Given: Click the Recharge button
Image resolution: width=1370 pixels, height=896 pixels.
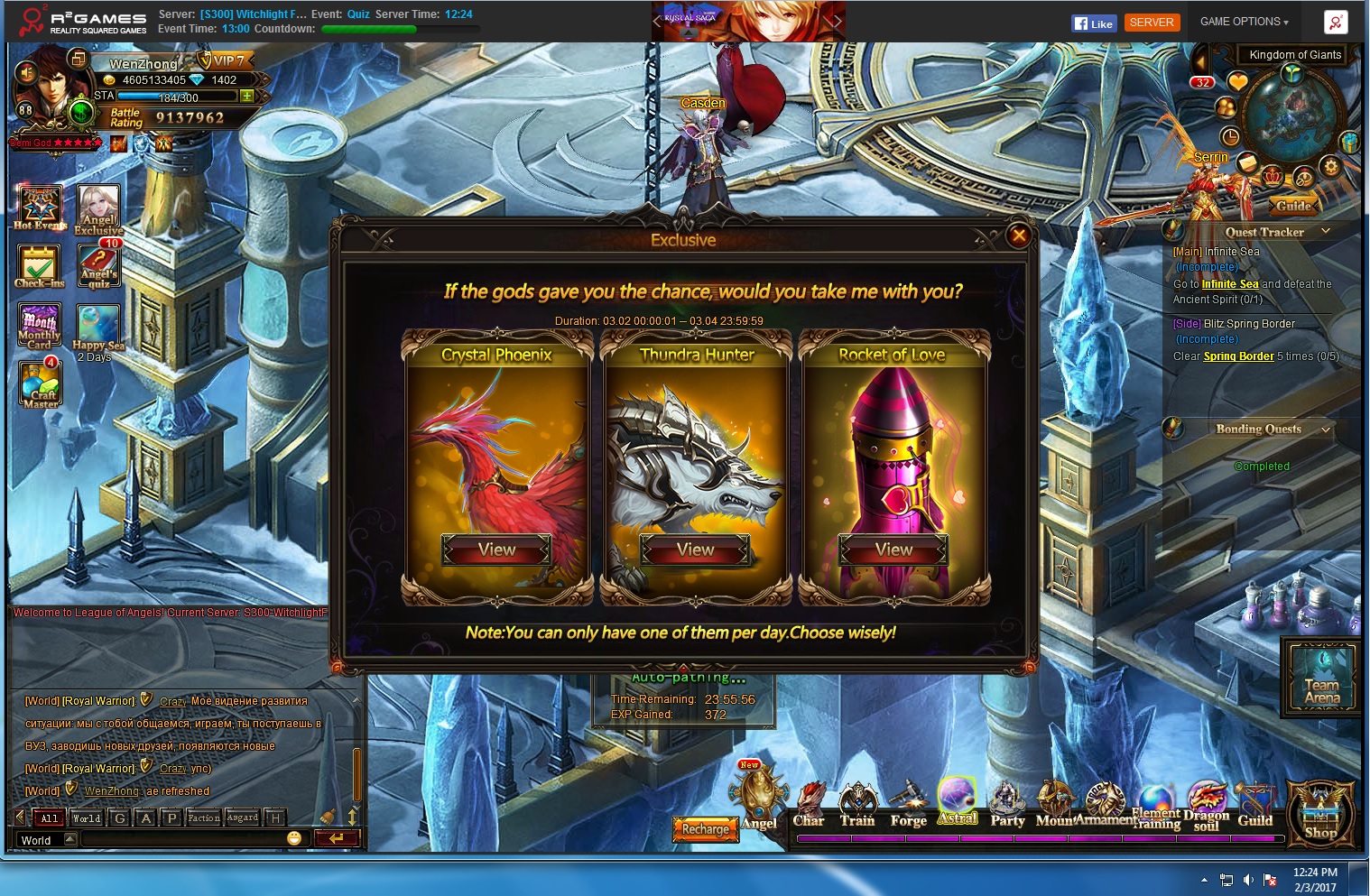Looking at the screenshot, I should tap(705, 829).
